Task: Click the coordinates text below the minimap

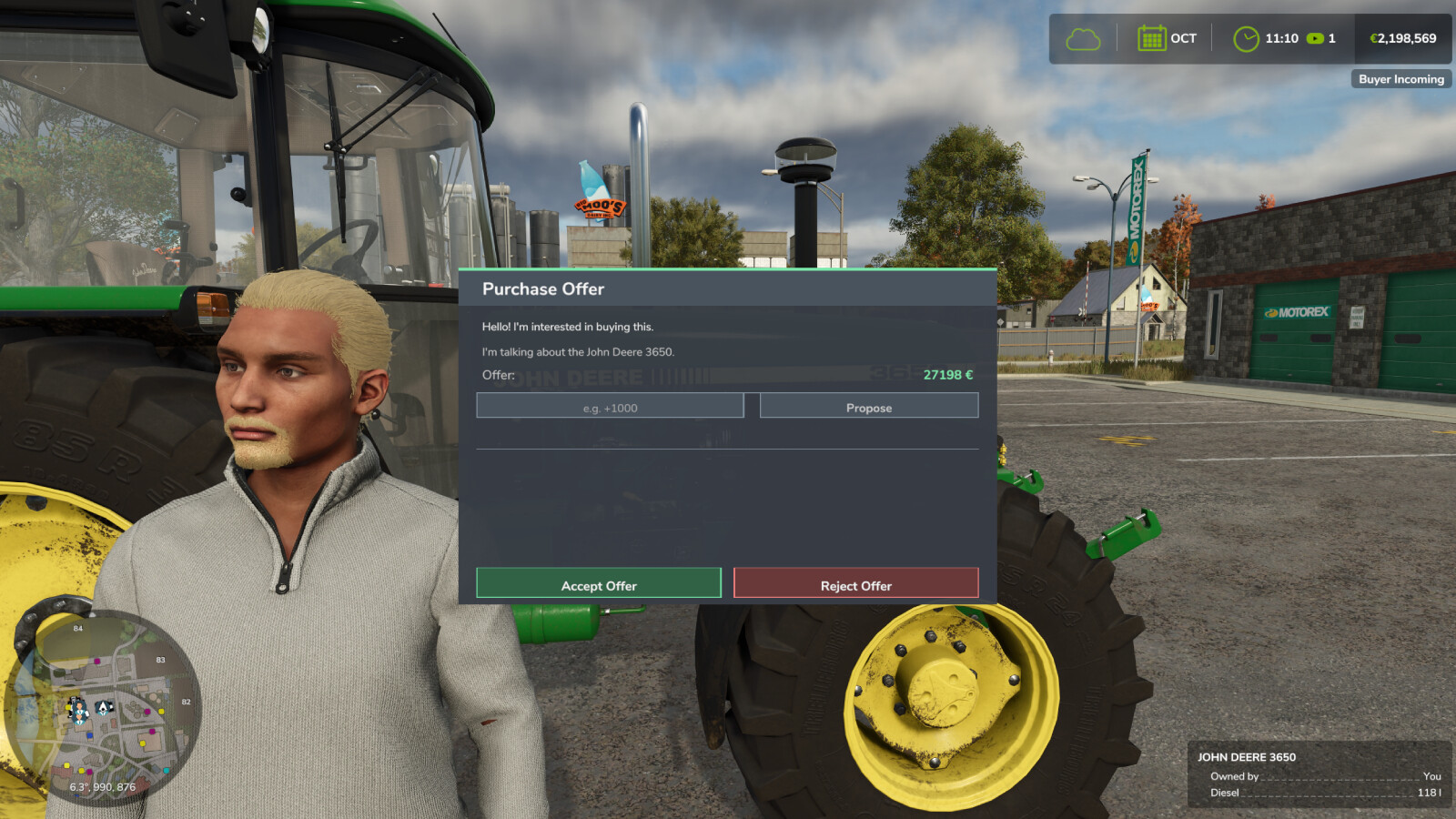Action: pyautogui.click(x=102, y=785)
